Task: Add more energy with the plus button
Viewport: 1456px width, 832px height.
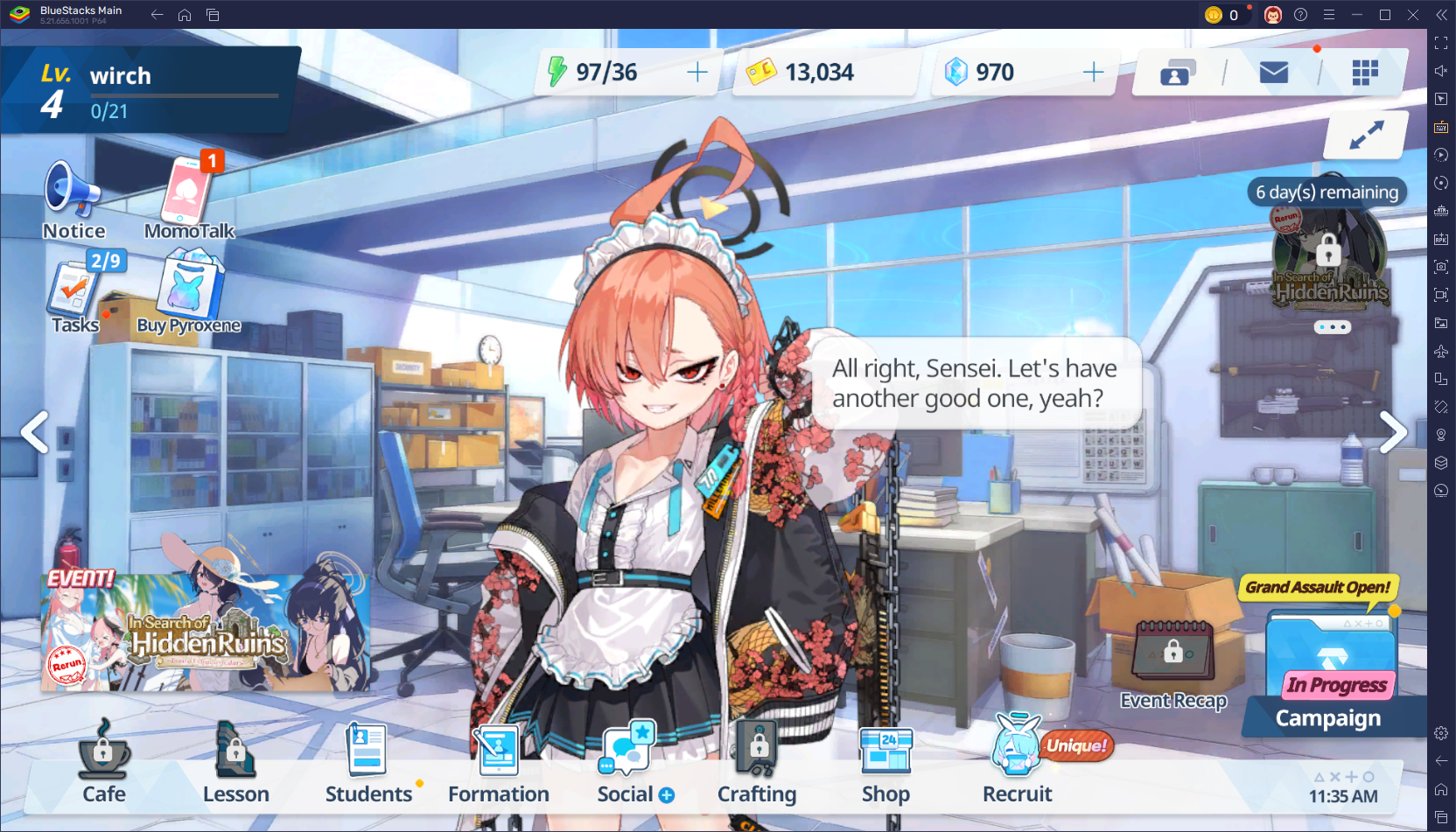Action: (x=697, y=73)
